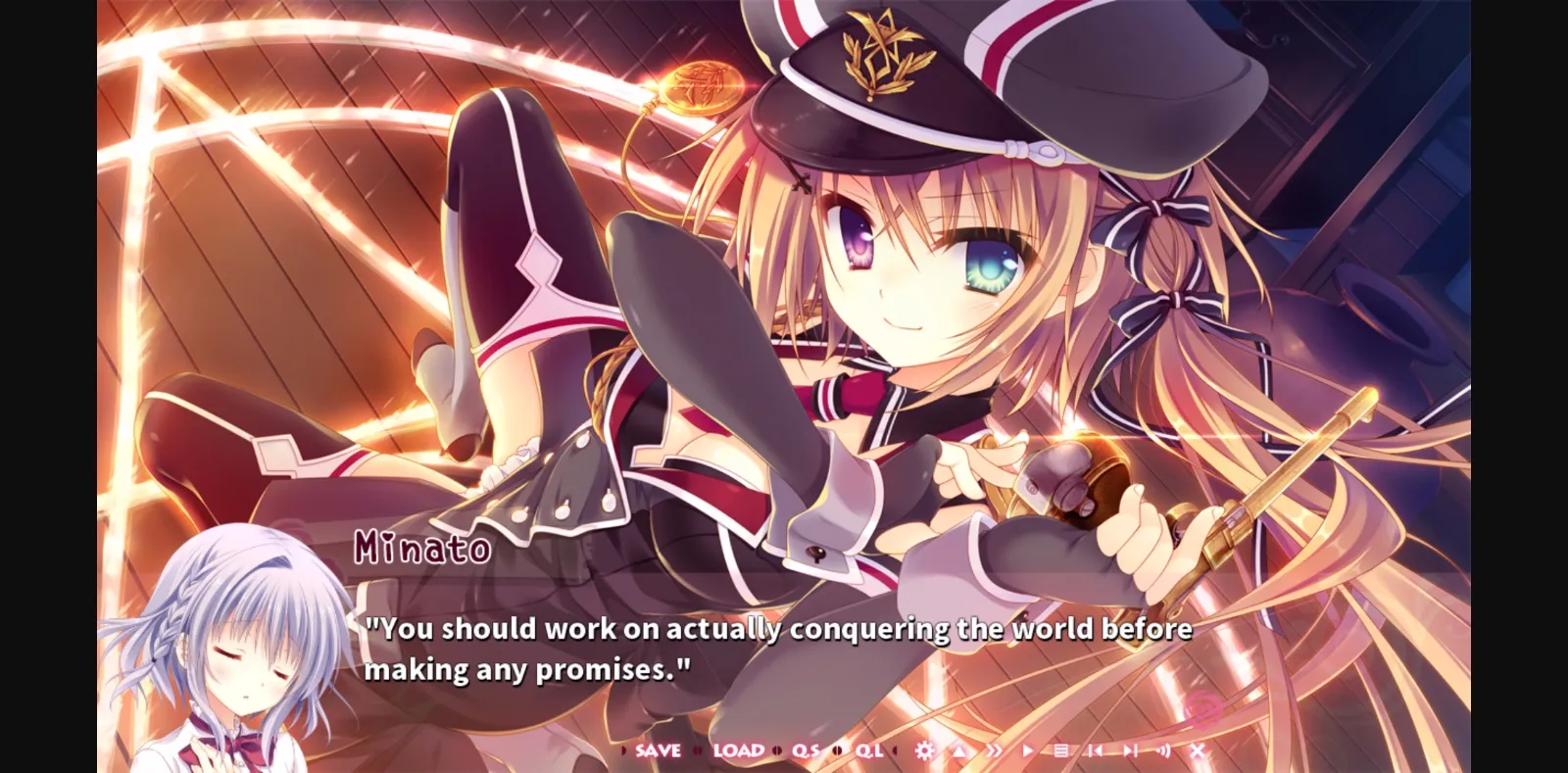Perform a quicksave via Q.S

point(805,750)
